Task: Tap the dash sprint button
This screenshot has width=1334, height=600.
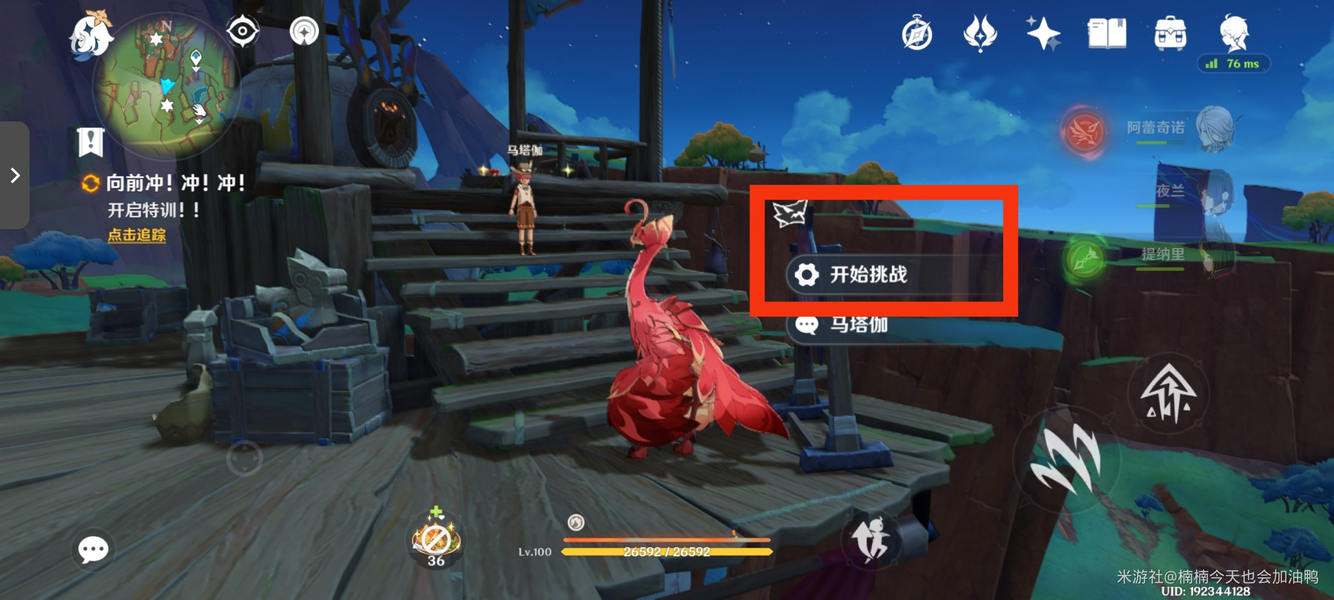Action: pyautogui.click(x=870, y=540)
